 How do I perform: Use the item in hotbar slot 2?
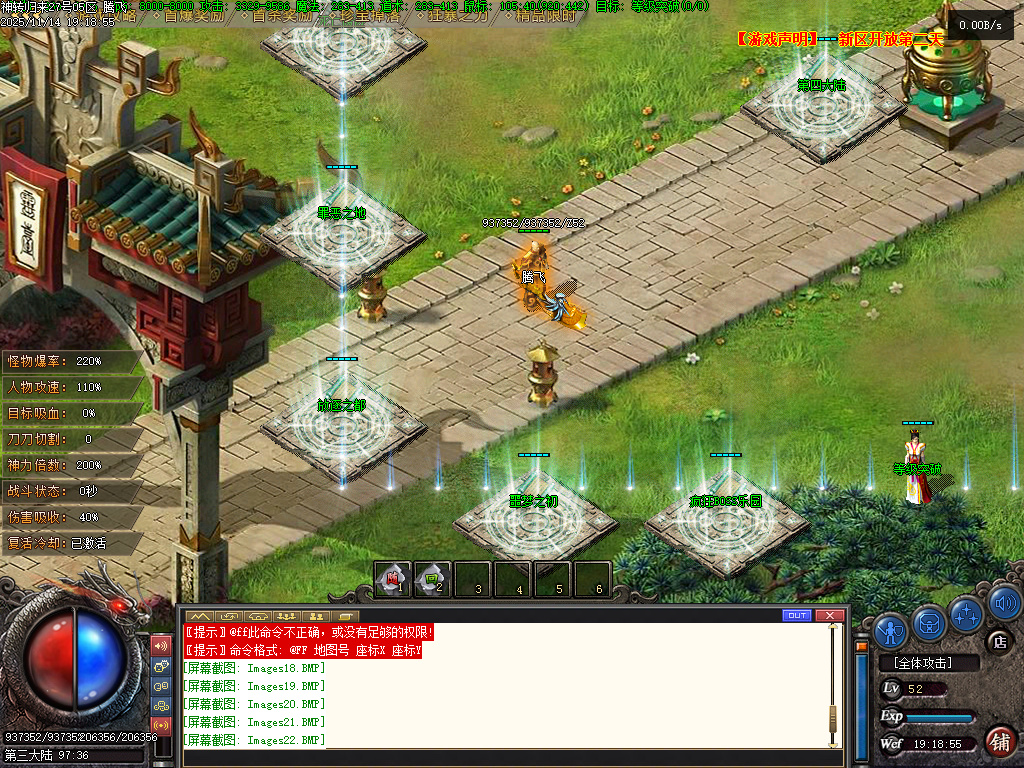433,578
